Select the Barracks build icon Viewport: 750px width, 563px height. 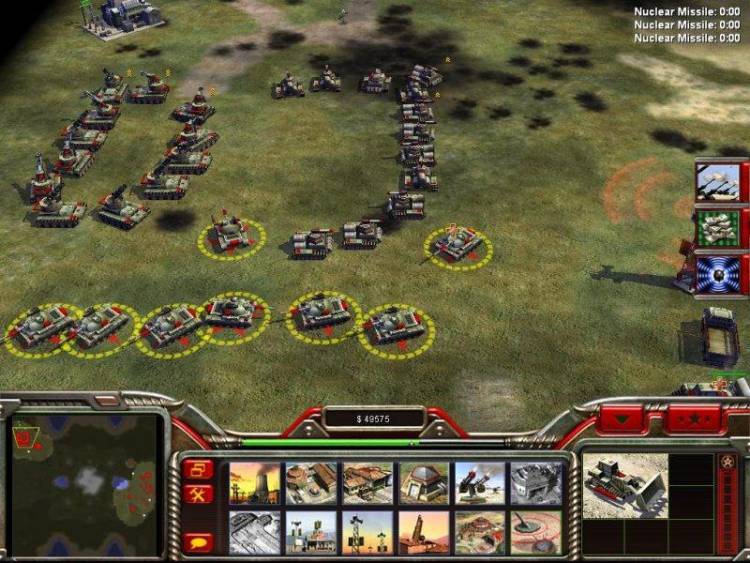311,483
